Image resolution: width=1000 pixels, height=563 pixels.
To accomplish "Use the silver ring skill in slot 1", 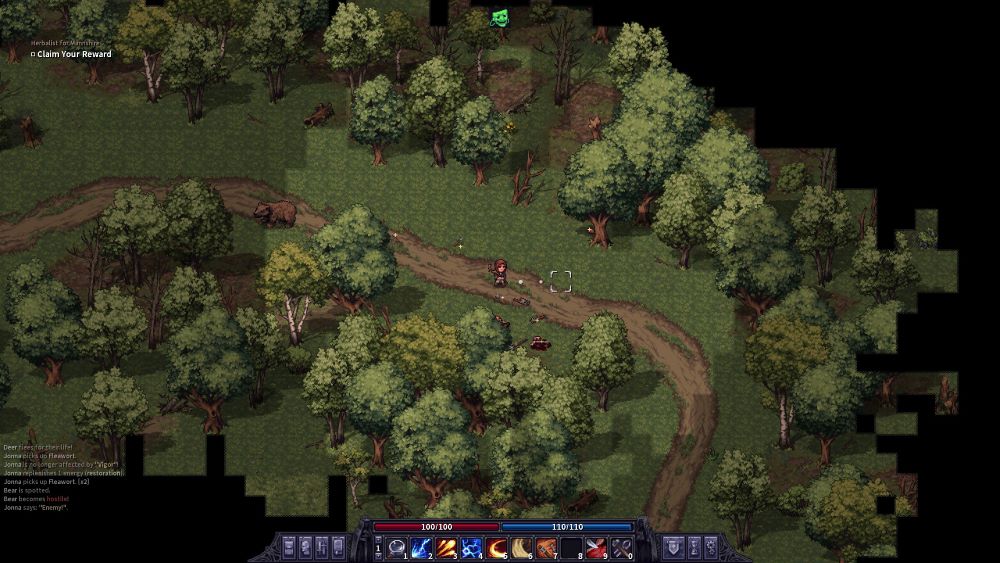I will pyautogui.click(x=397, y=546).
